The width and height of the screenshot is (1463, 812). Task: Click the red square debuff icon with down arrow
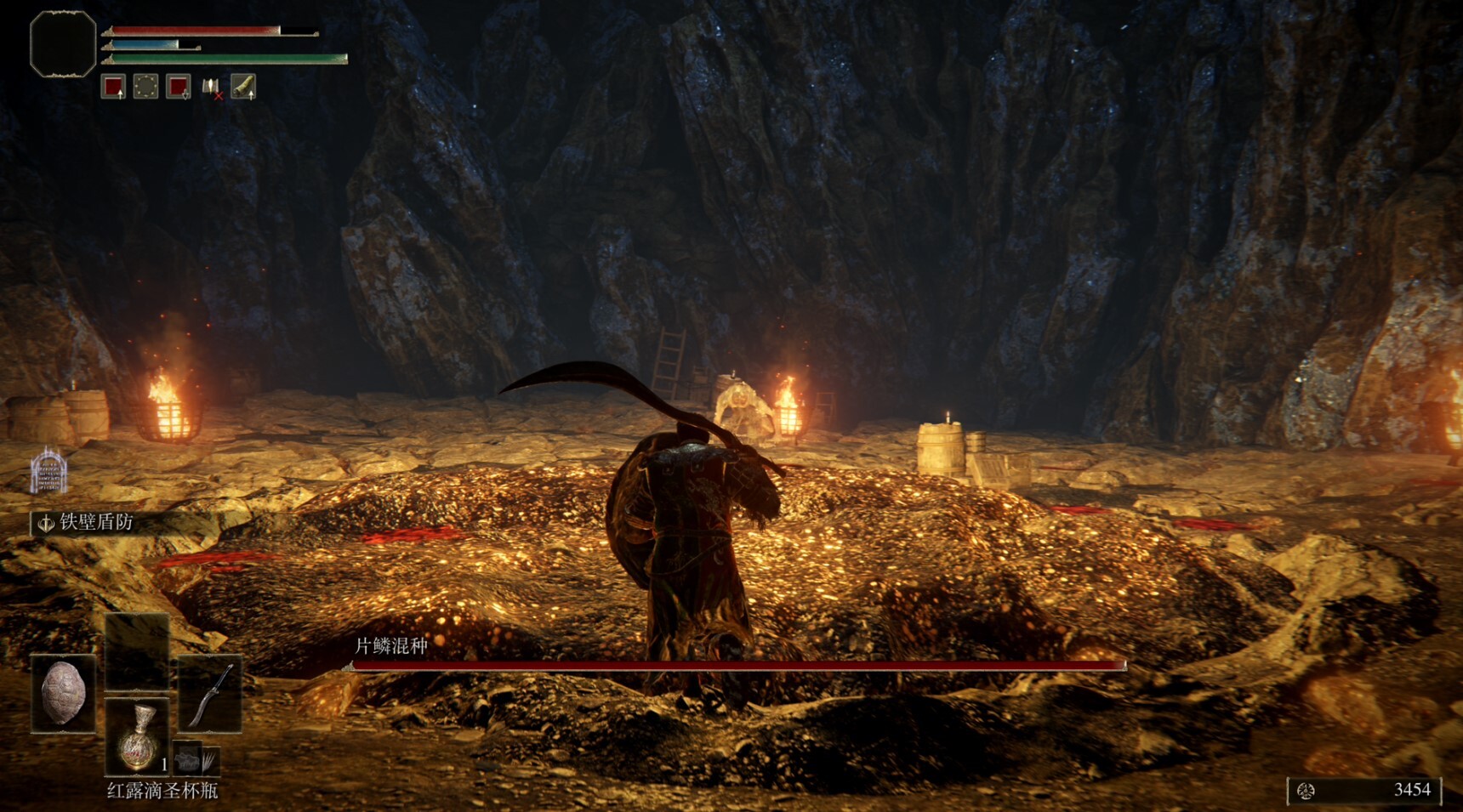click(x=178, y=87)
